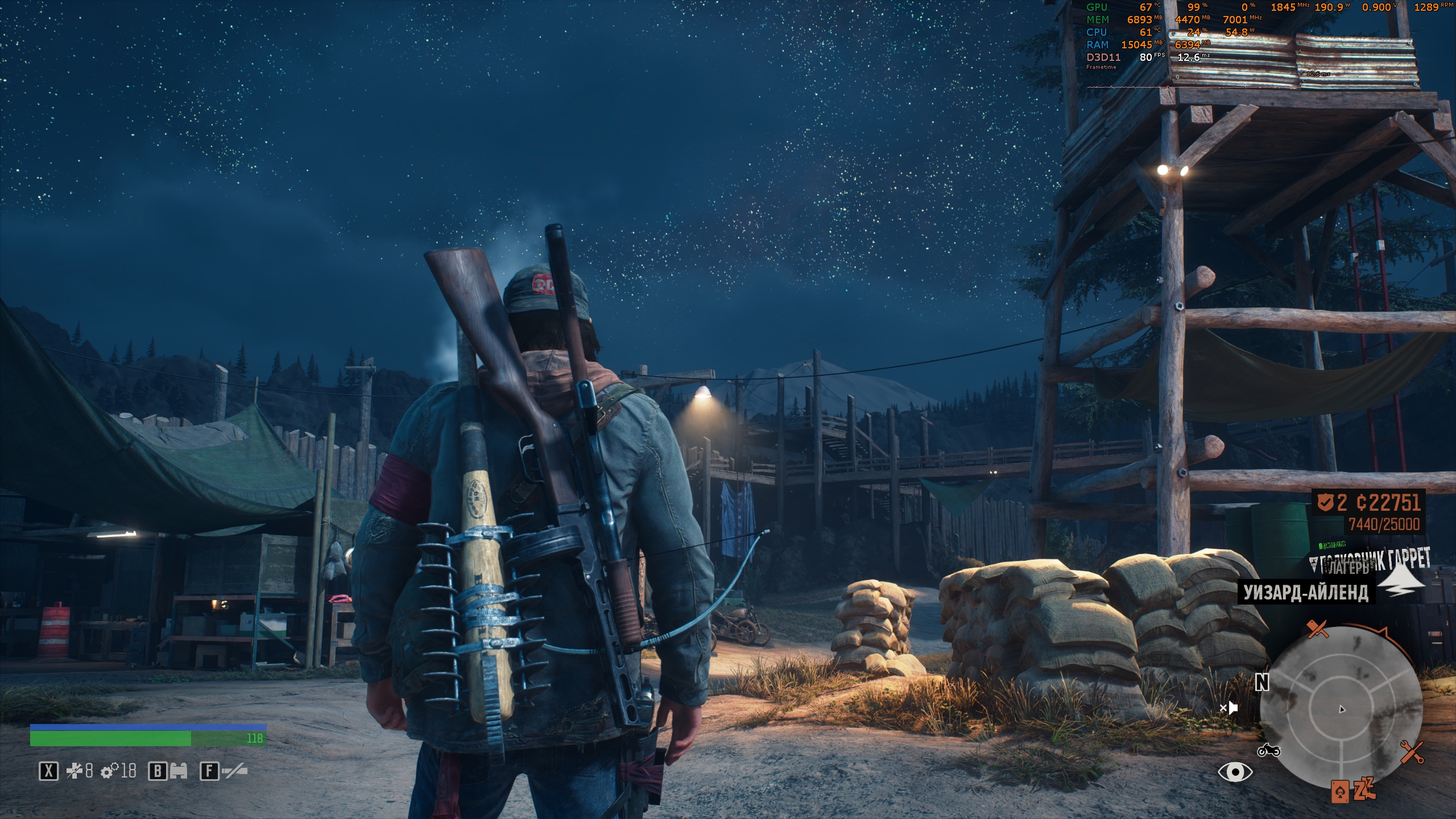
Task: Select the binoculars icon
Action: point(178,771)
